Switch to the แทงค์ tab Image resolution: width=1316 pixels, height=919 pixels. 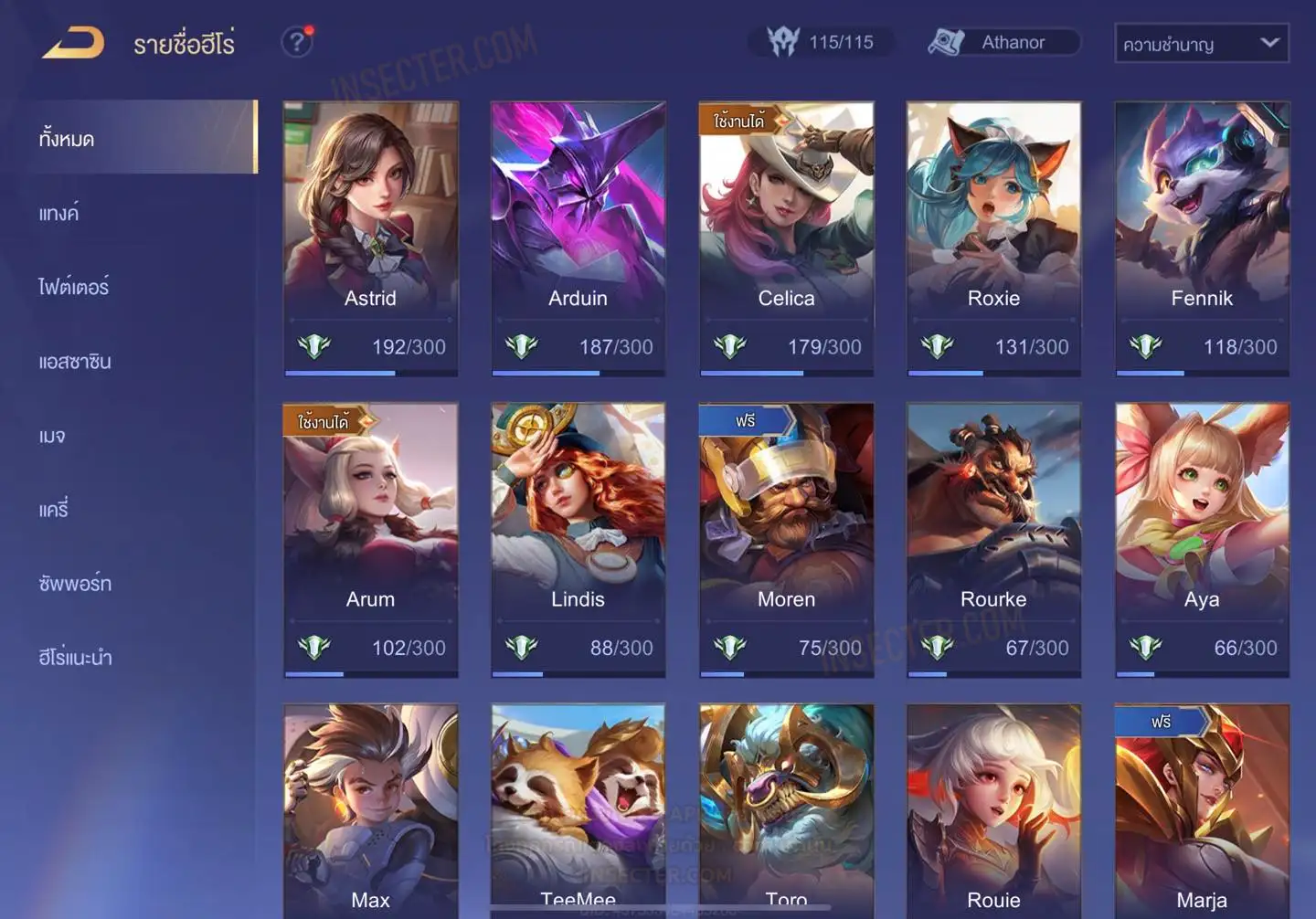(59, 214)
